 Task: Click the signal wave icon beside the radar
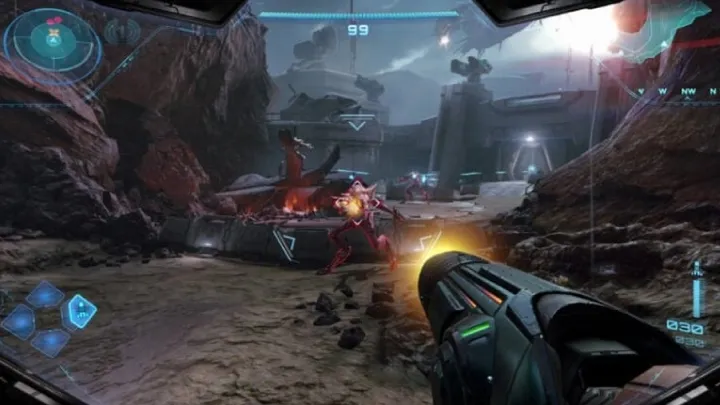pos(122,31)
